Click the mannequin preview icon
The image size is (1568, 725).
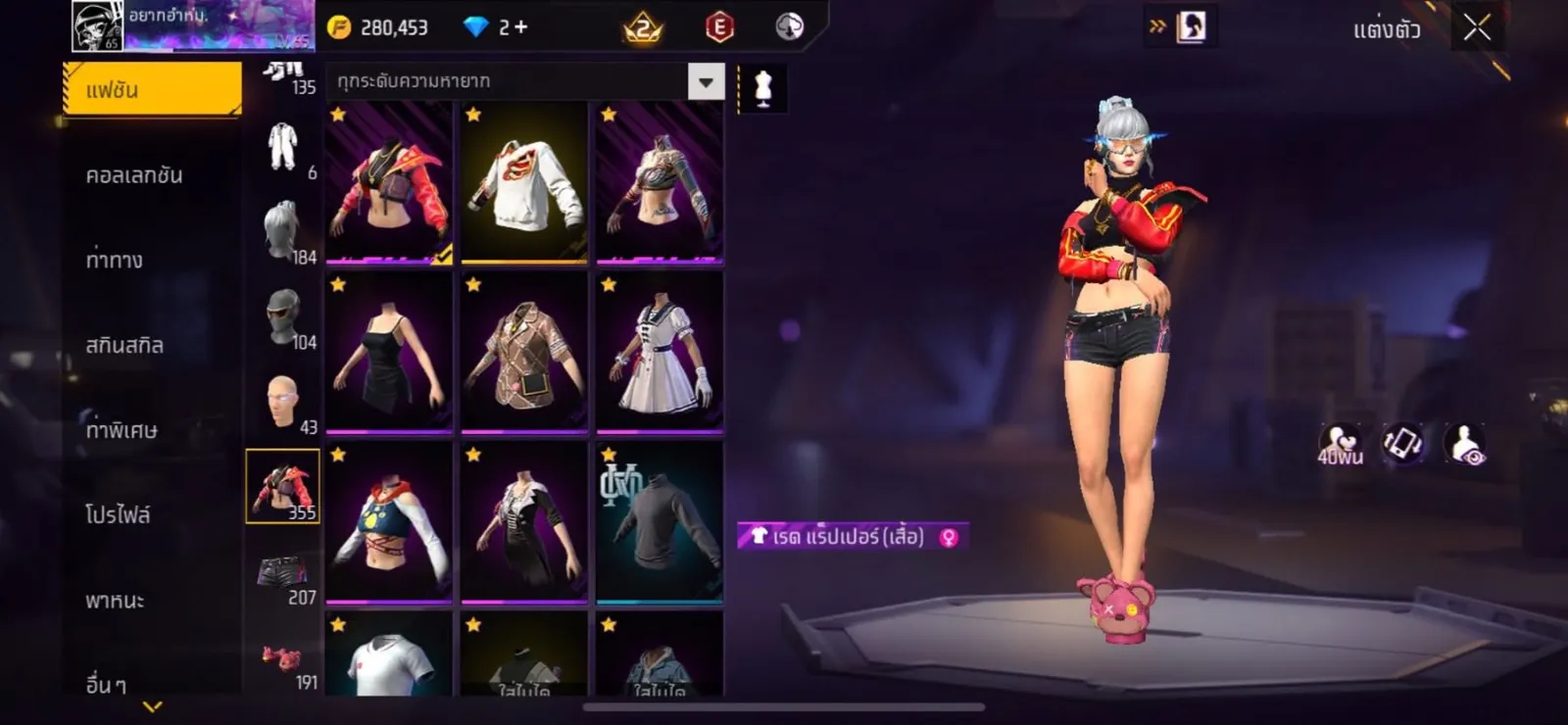coord(762,88)
